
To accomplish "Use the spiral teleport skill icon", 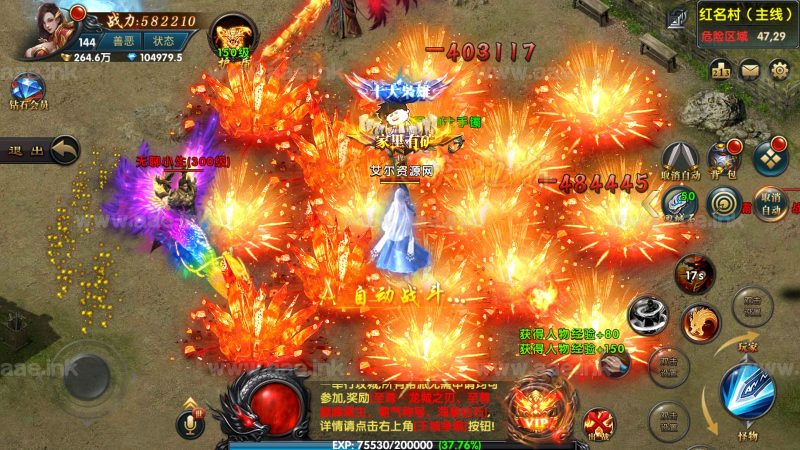I will coord(723,203).
